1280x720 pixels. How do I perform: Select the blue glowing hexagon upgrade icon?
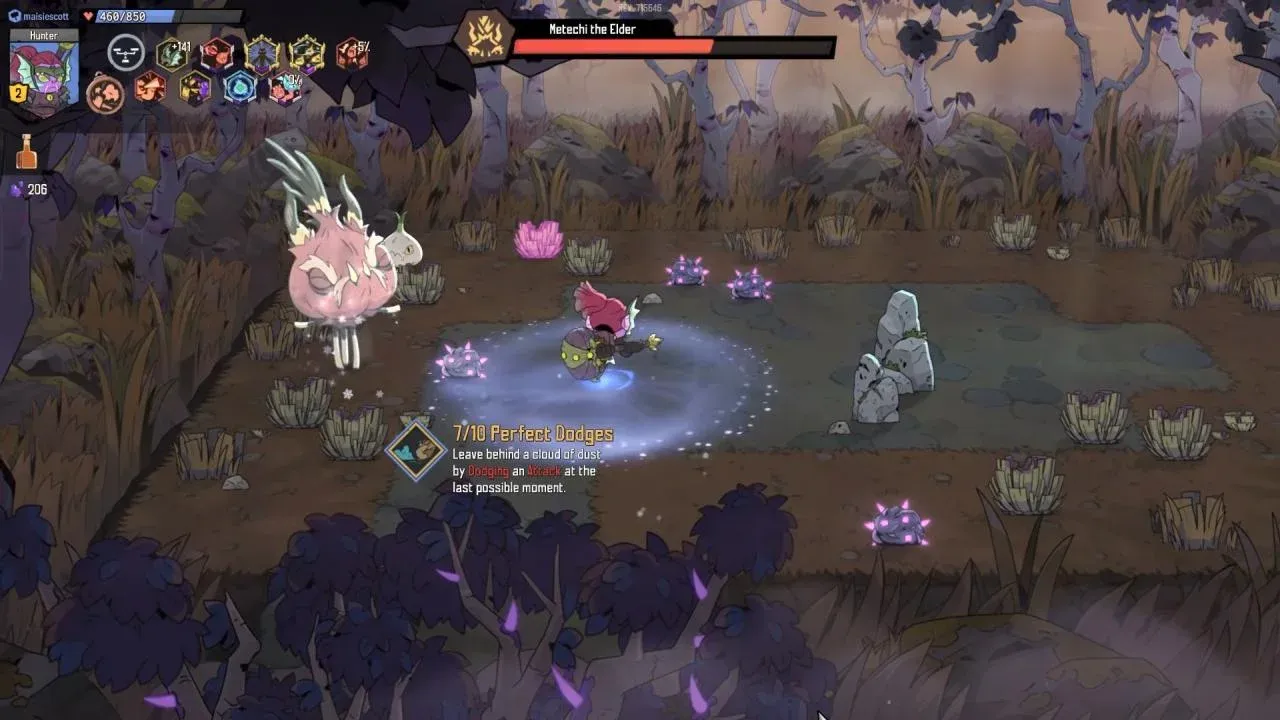point(239,88)
